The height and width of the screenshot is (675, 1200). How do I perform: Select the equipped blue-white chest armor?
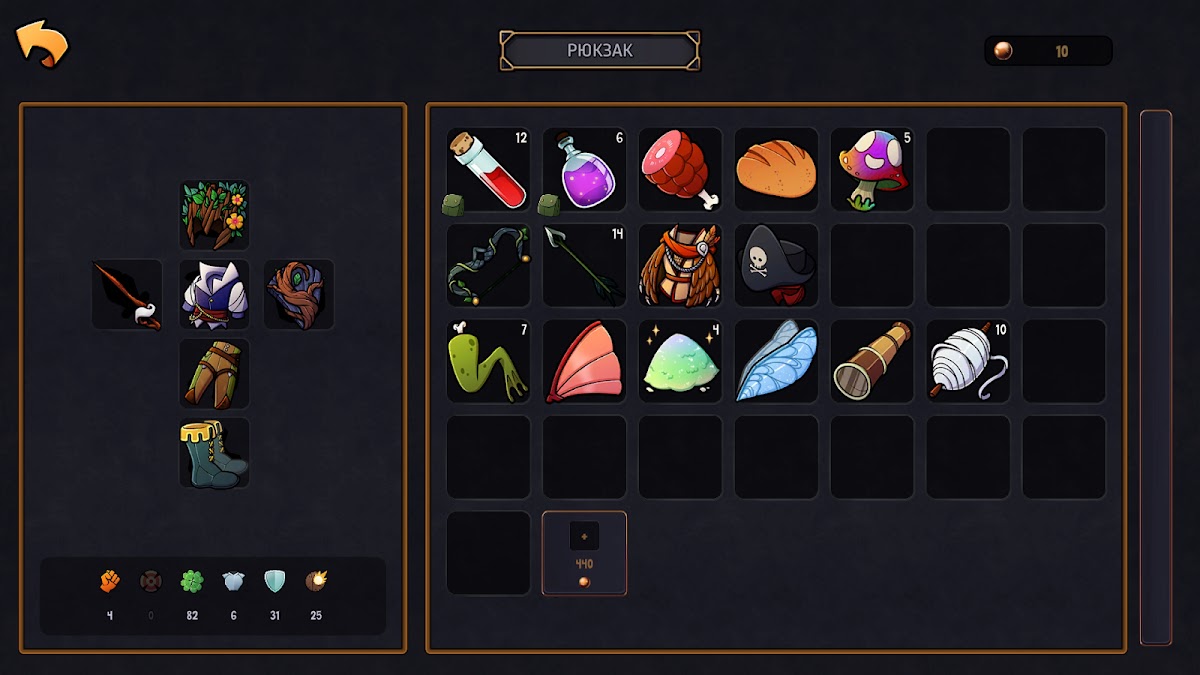[x=214, y=294]
